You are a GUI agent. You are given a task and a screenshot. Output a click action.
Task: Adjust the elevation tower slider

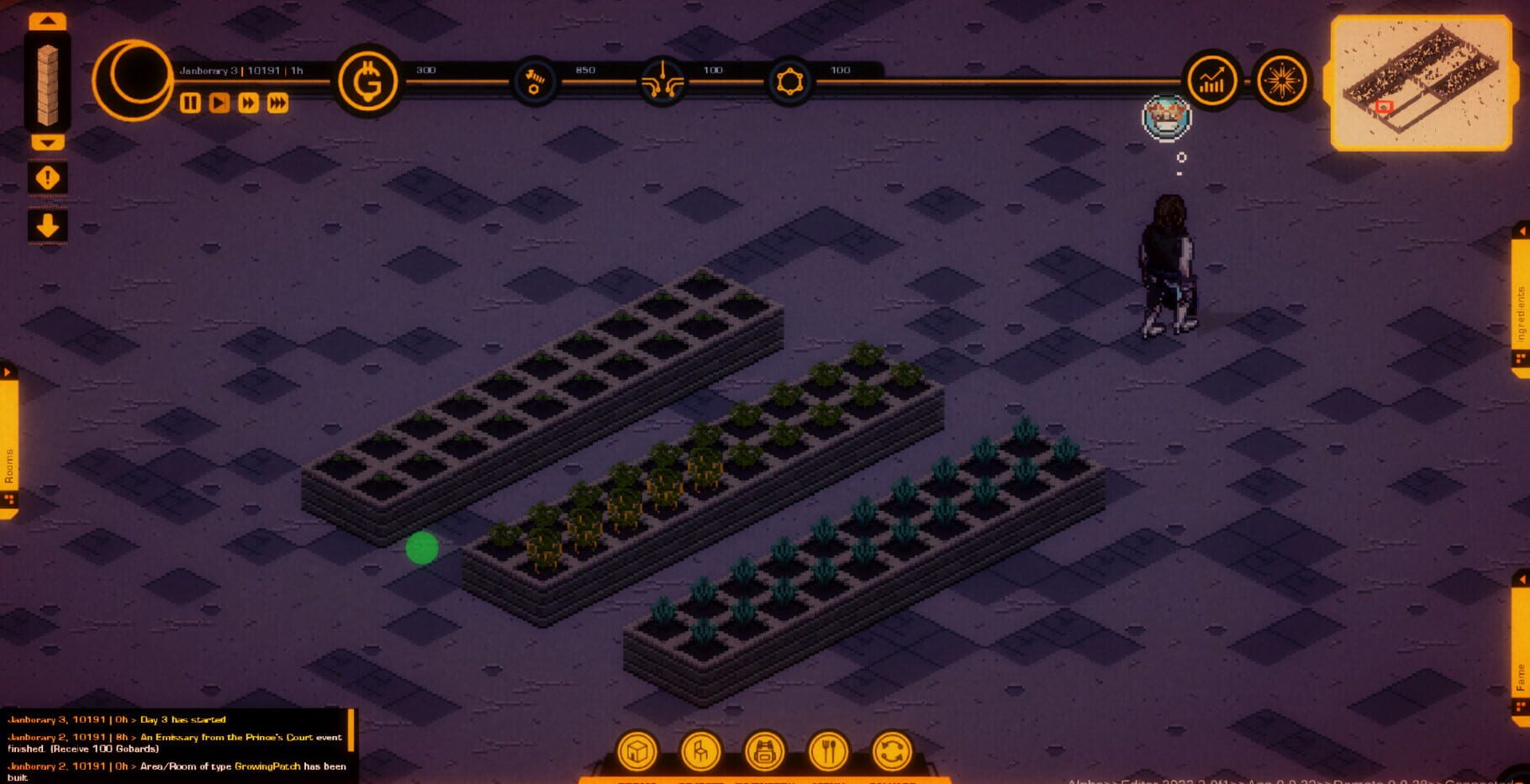click(x=48, y=80)
